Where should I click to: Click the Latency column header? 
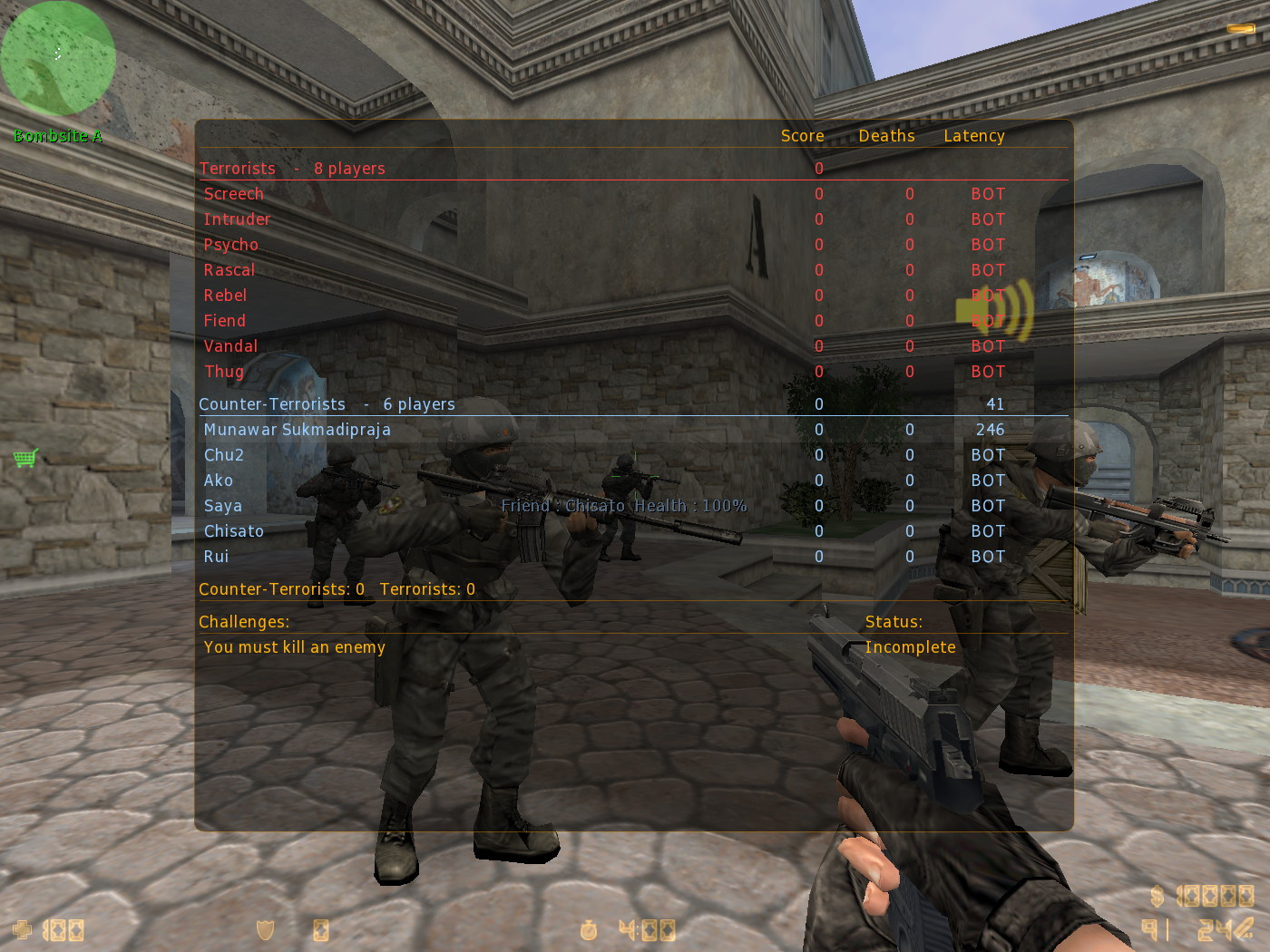[974, 135]
